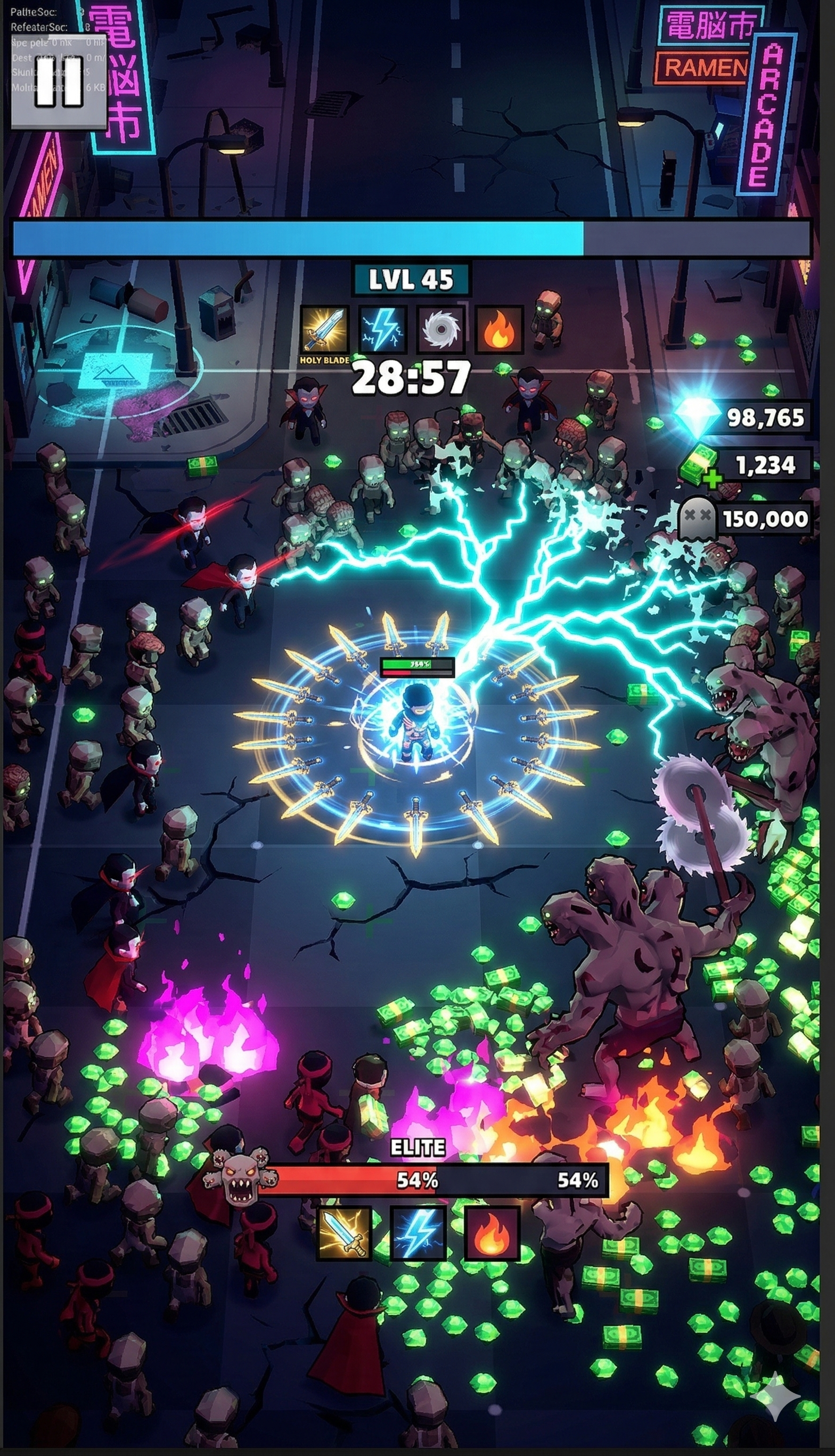This screenshot has height=1456, width=835.
Task: Tap the spinning sawblade skill icon
Action: click(440, 329)
